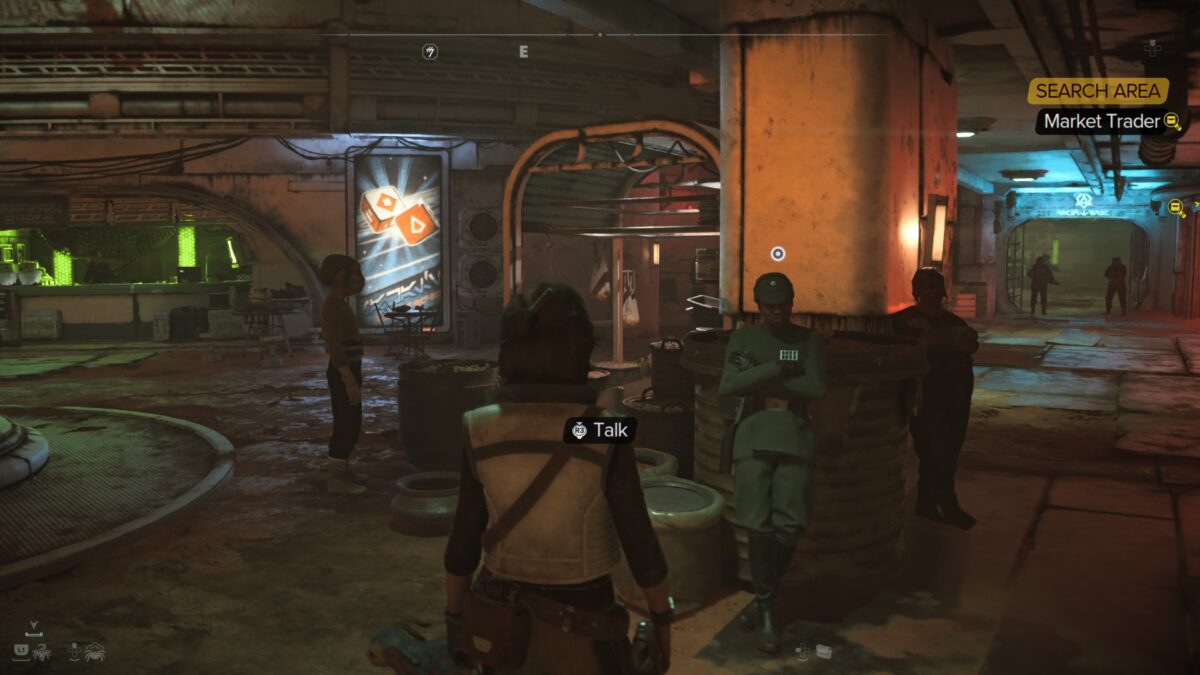Click the East heading letter on the compass
Screen dimensions: 1200x675
523,51
